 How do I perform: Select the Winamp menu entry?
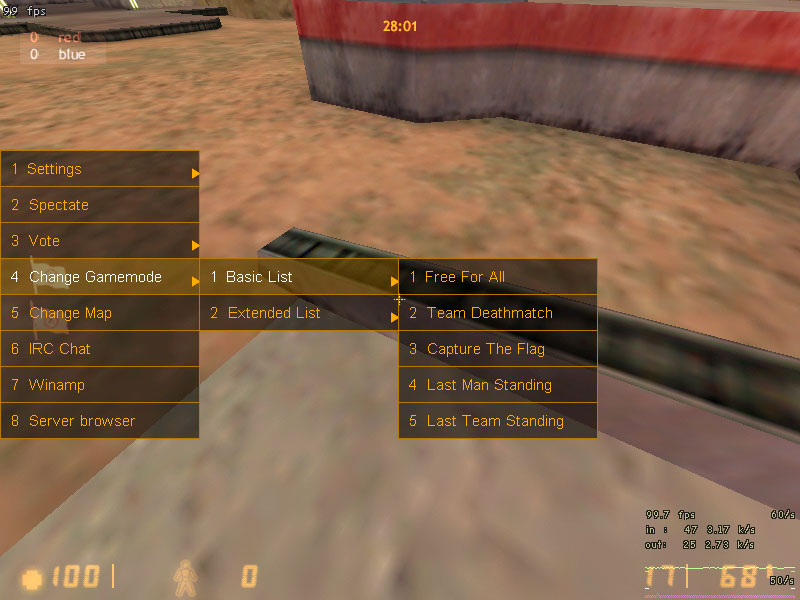click(99, 385)
